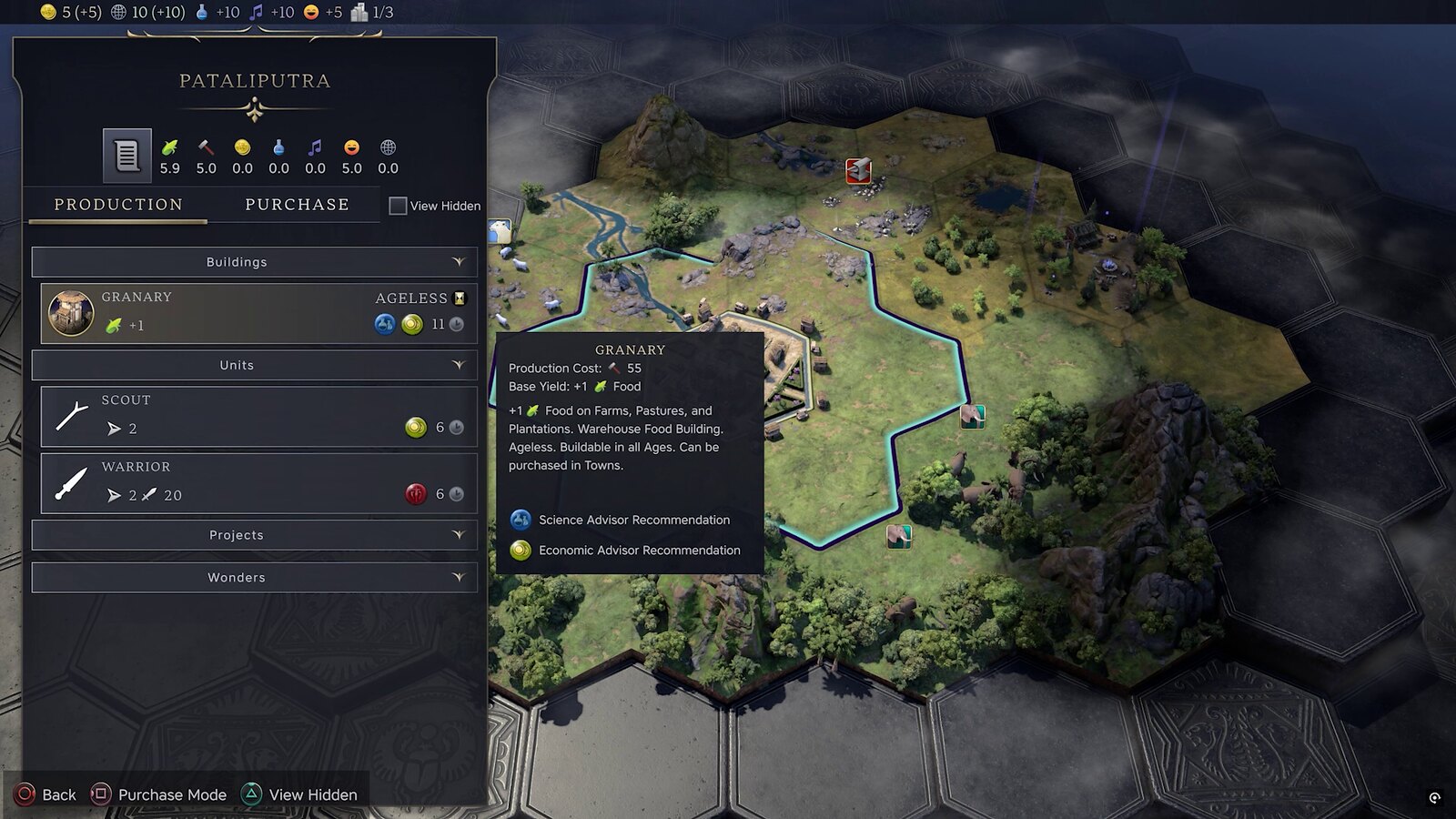Open the city details scroll icon
This screenshot has width=1456, height=819.
[x=126, y=156]
